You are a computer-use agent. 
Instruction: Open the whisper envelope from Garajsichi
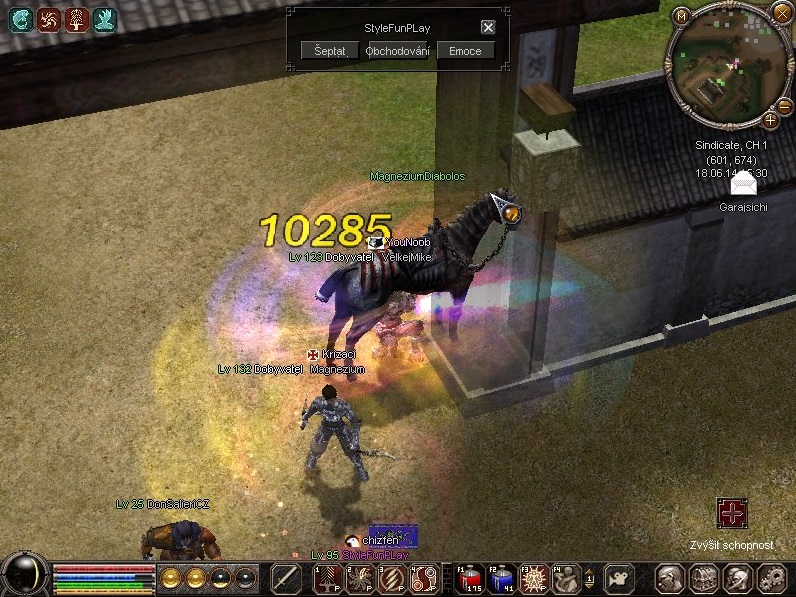tap(744, 185)
